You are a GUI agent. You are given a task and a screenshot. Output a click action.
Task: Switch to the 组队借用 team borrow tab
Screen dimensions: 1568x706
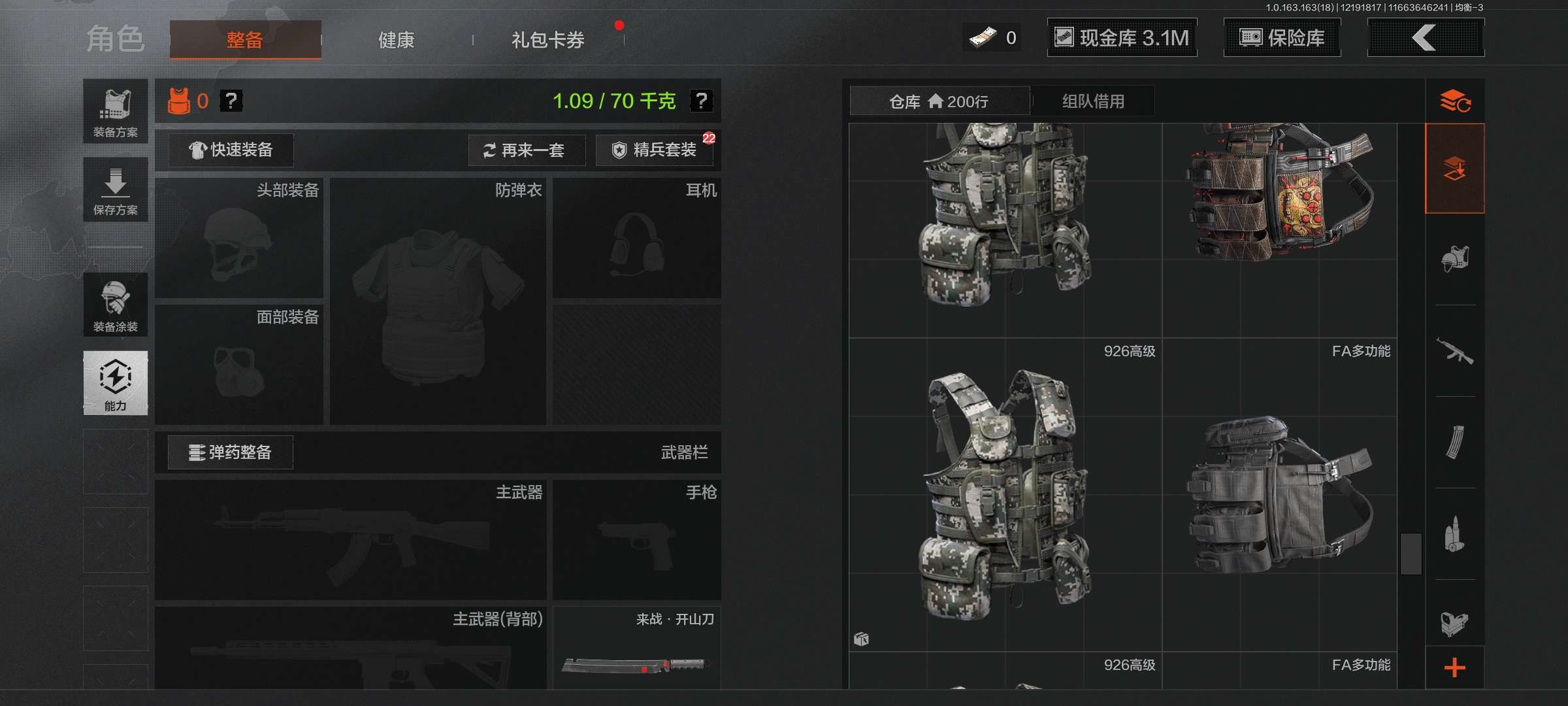pos(1092,100)
